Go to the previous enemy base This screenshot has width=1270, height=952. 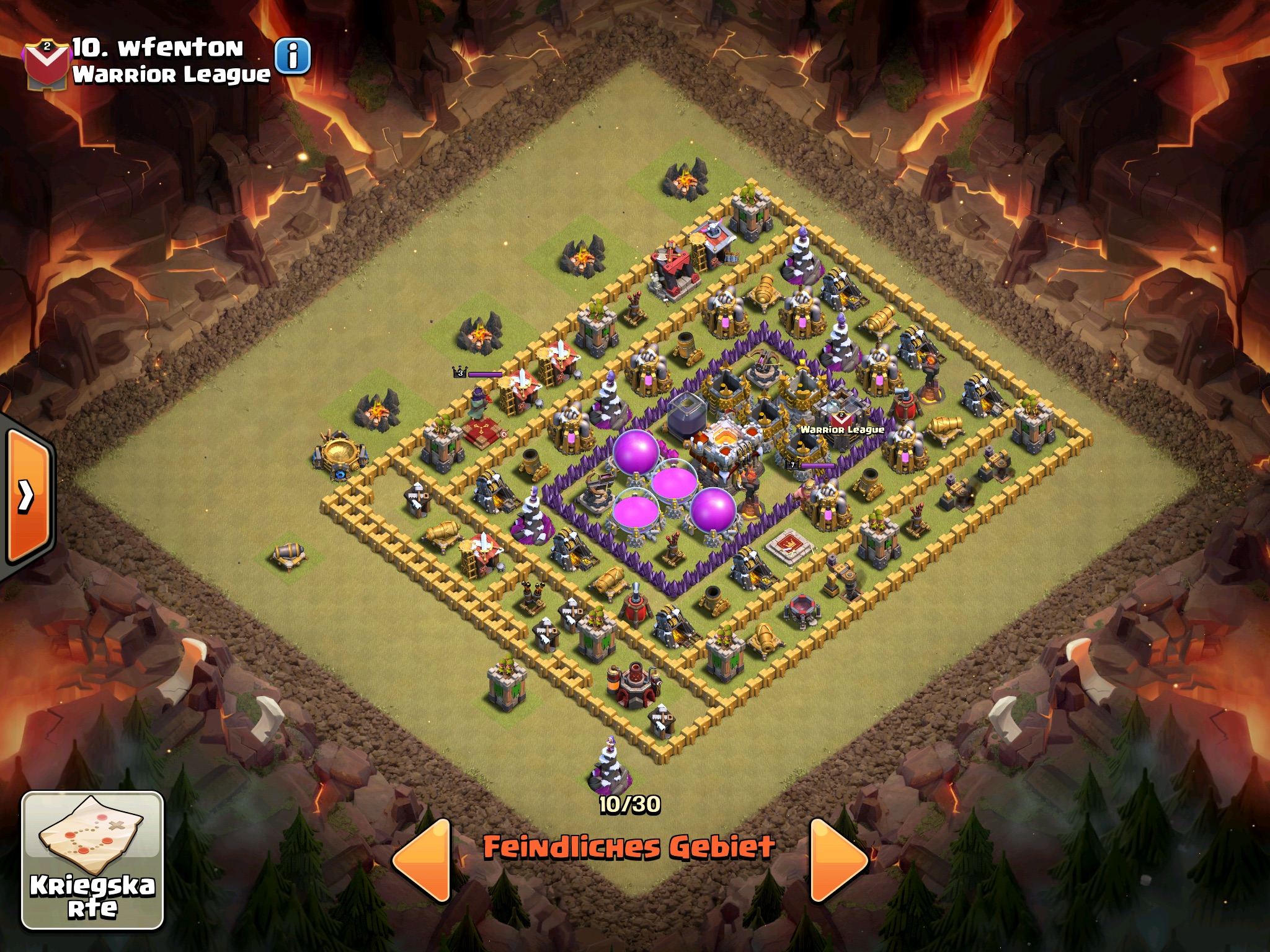424,859
